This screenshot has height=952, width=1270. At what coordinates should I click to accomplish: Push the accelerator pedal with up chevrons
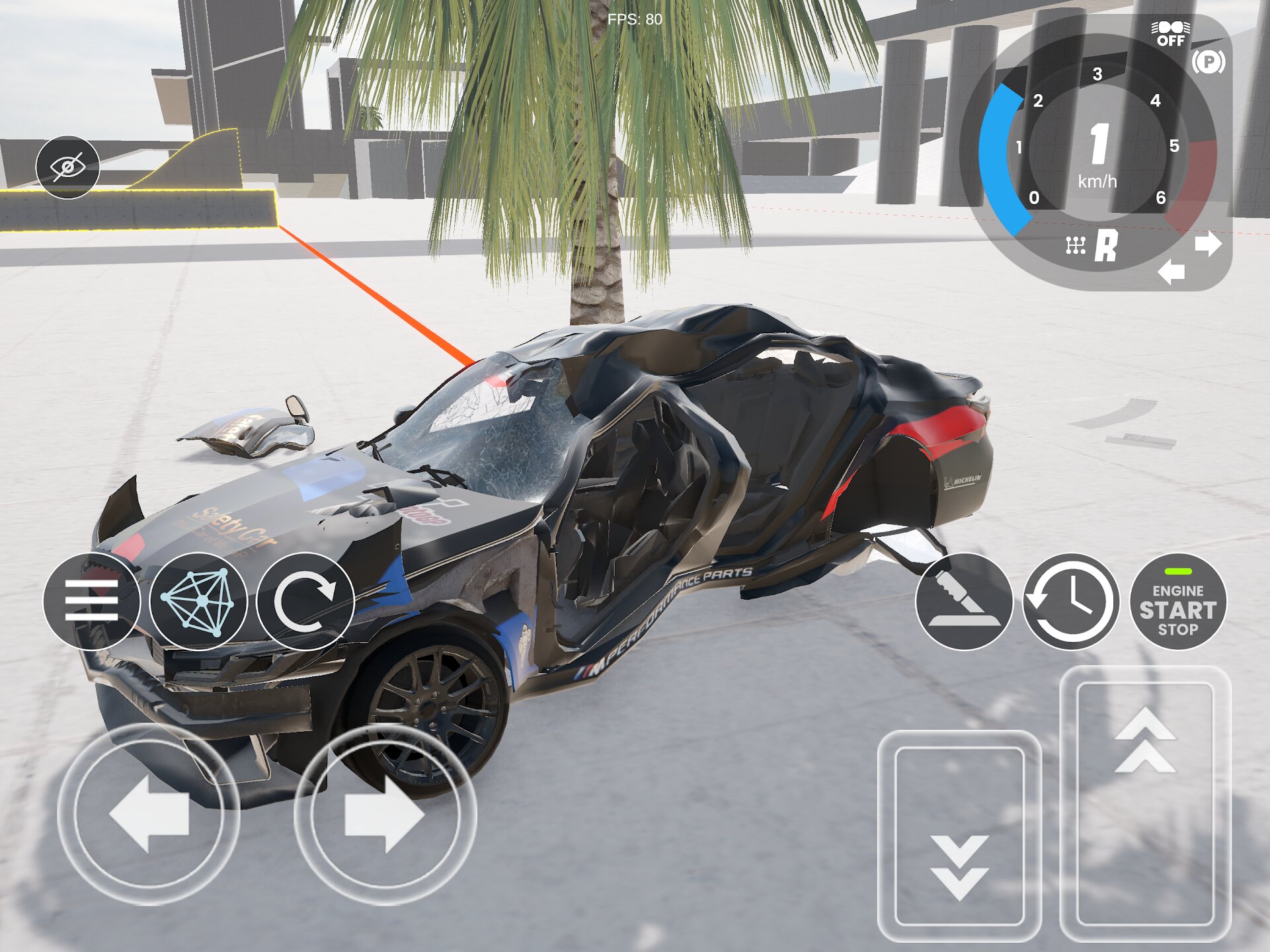click(1145, 803)
